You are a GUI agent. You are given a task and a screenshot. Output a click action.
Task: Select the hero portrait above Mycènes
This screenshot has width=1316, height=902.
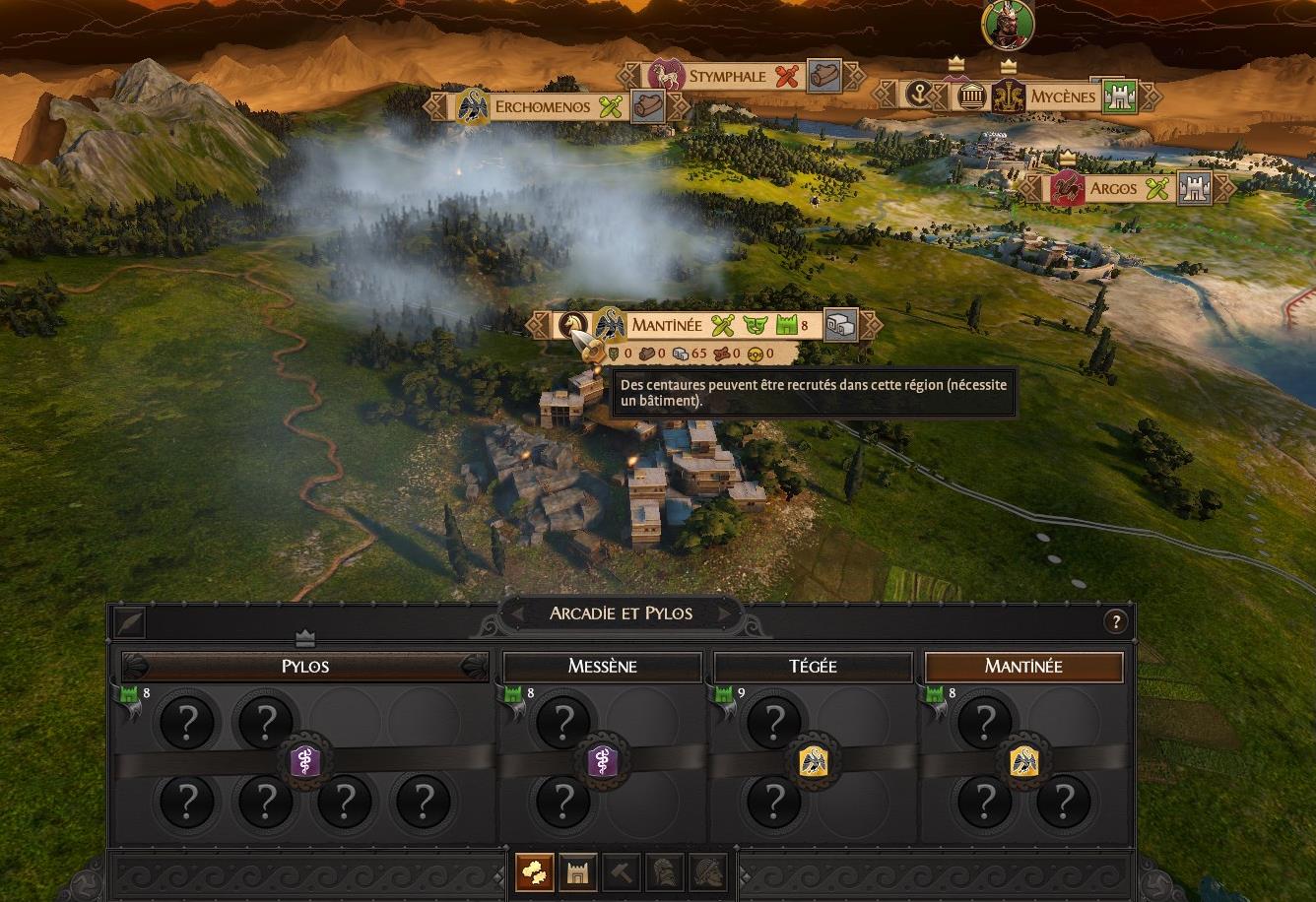1008,25
